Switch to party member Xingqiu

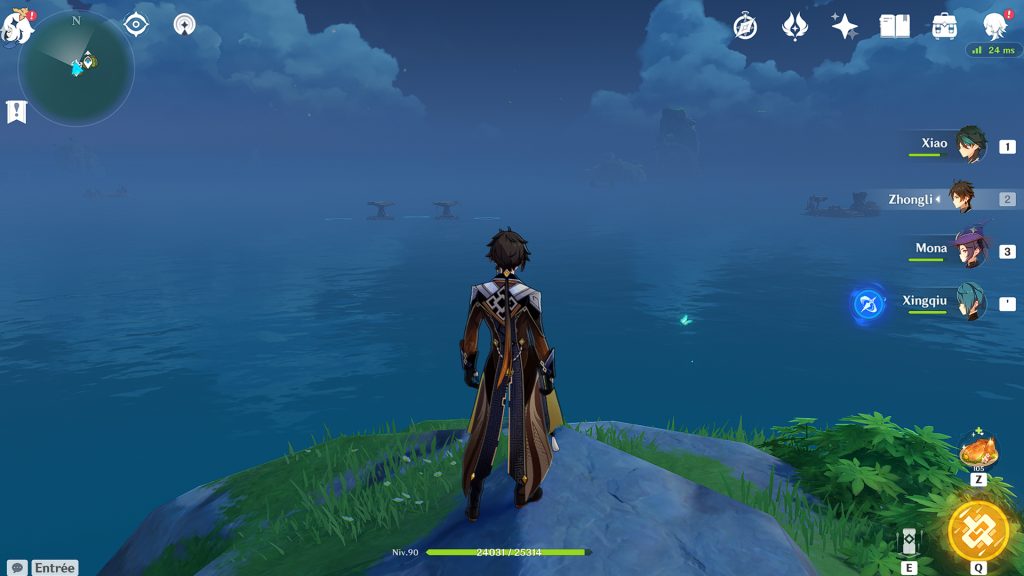click(x=968, y=302)
